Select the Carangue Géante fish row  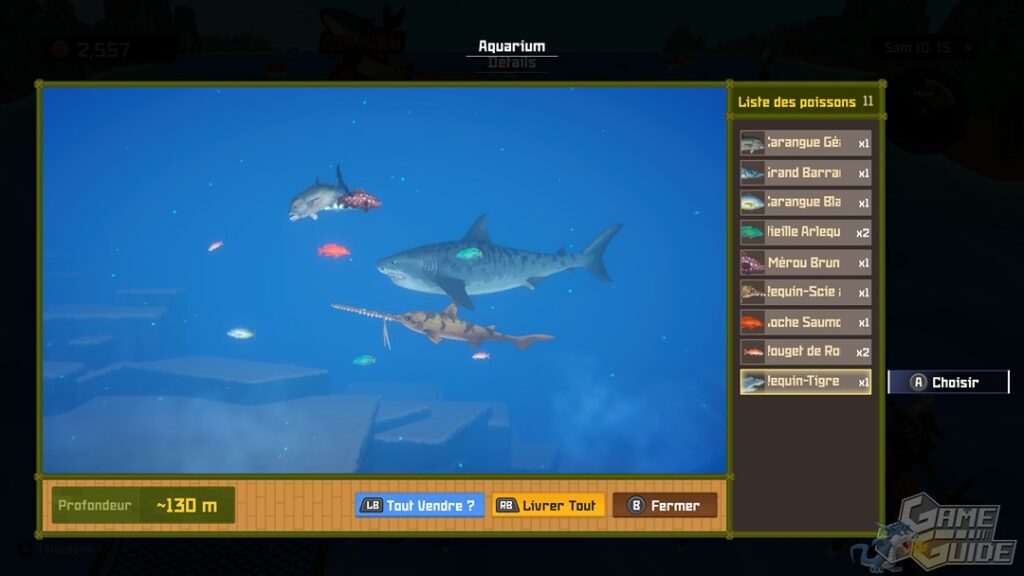805,142
